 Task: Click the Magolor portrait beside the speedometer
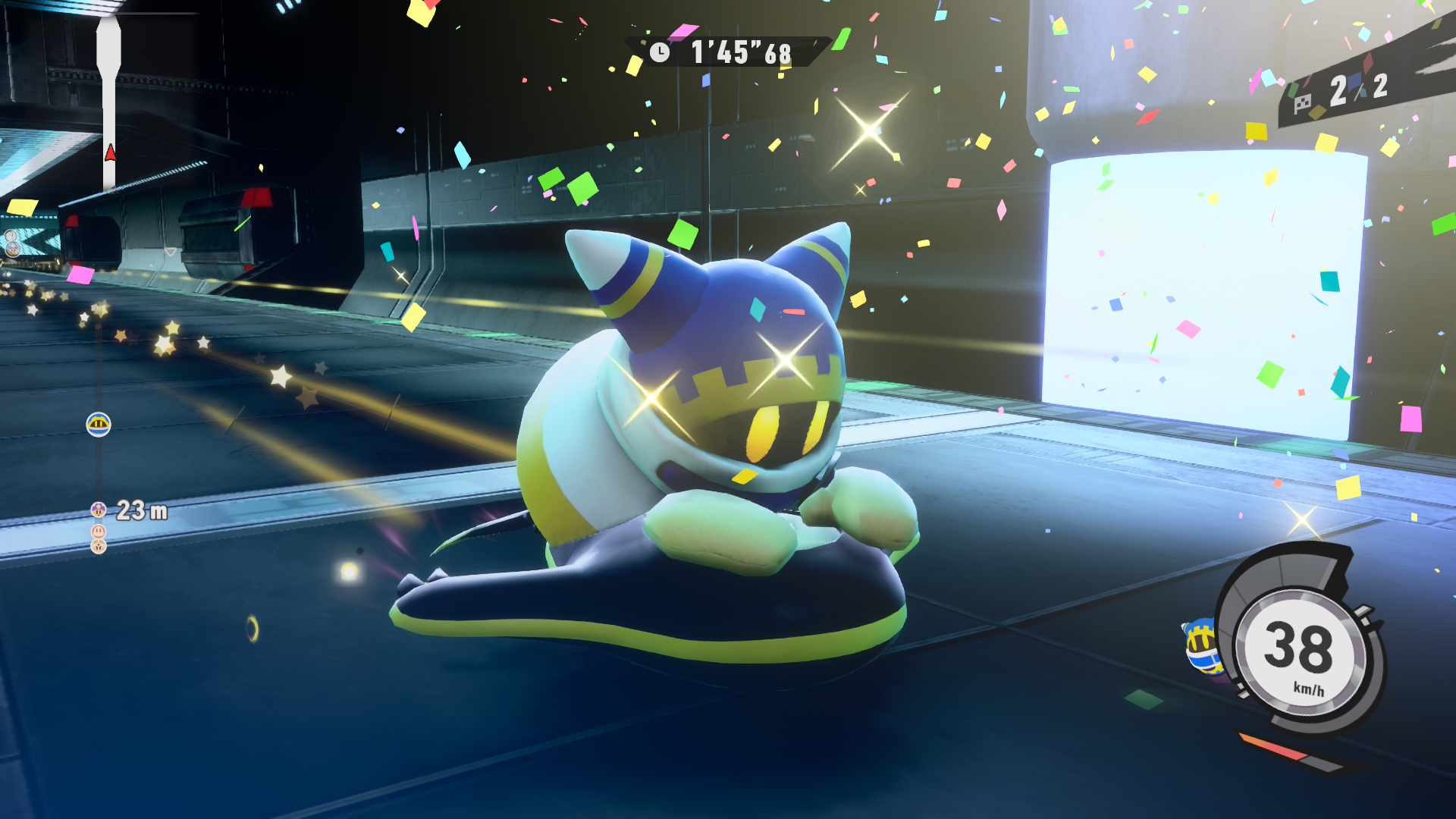[1203, 645]
